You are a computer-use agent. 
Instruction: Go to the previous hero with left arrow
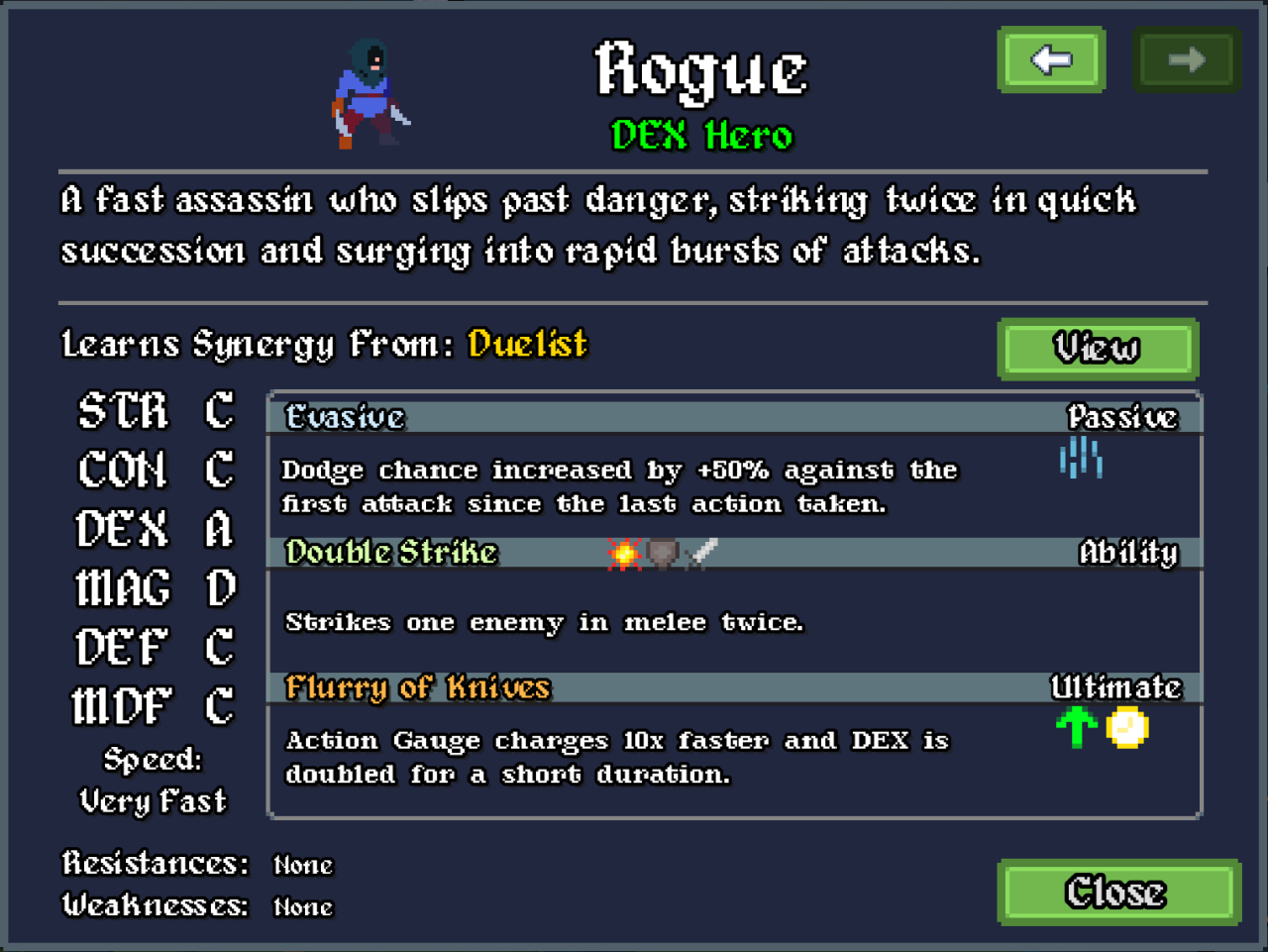pos(1051,60)
